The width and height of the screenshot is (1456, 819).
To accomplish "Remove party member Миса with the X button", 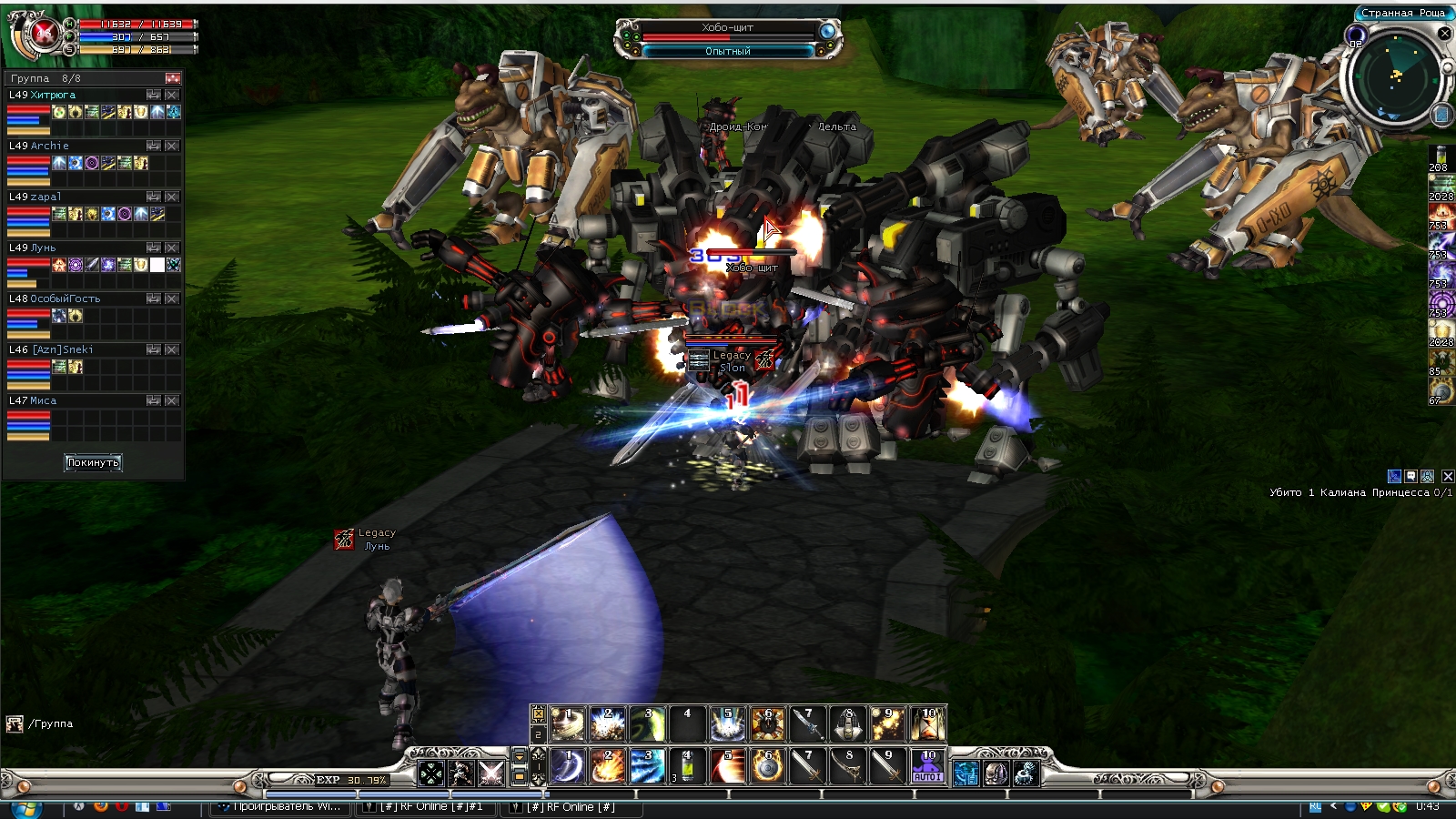I will 172,400.
